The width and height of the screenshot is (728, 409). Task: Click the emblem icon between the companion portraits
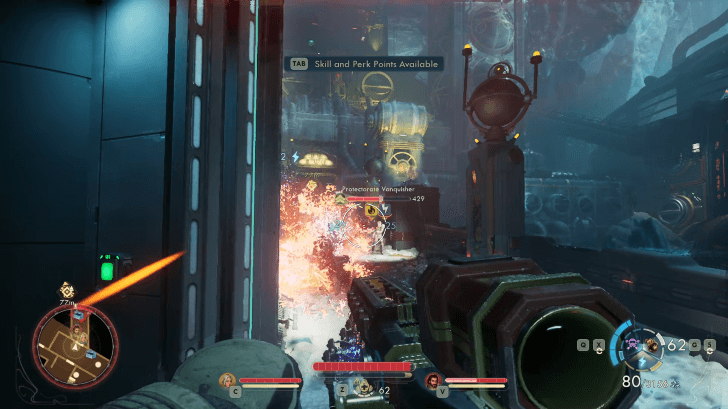[x=361, y=379]
